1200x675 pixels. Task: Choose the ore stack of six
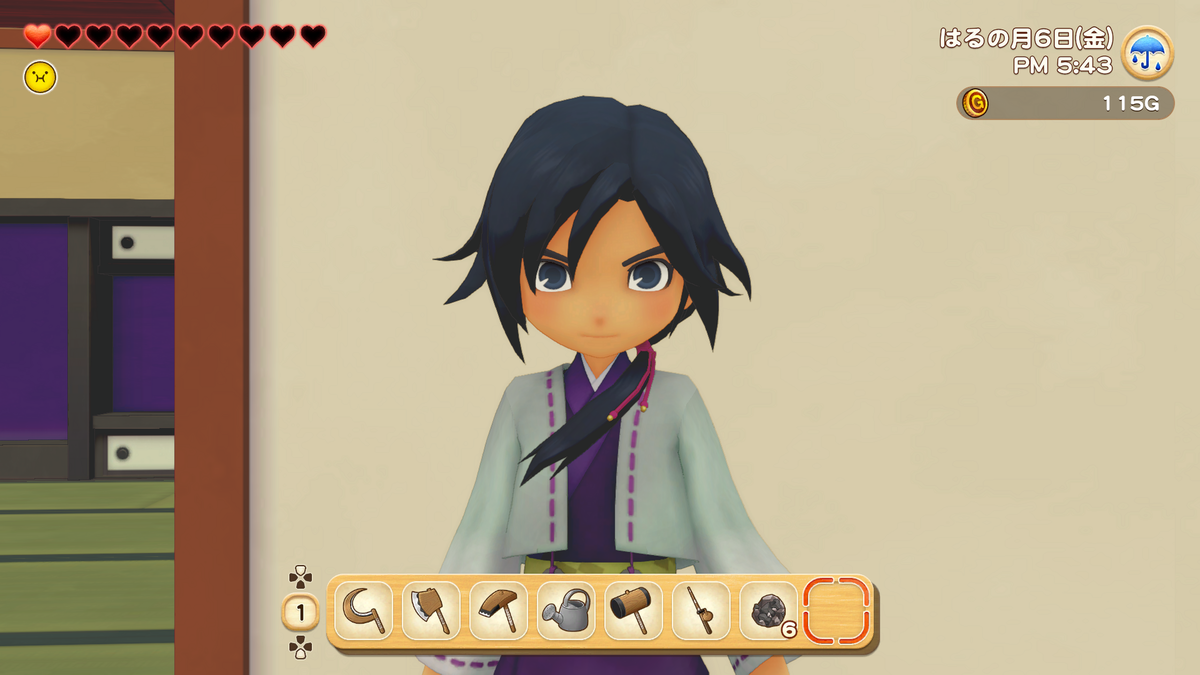pos(769,611)
